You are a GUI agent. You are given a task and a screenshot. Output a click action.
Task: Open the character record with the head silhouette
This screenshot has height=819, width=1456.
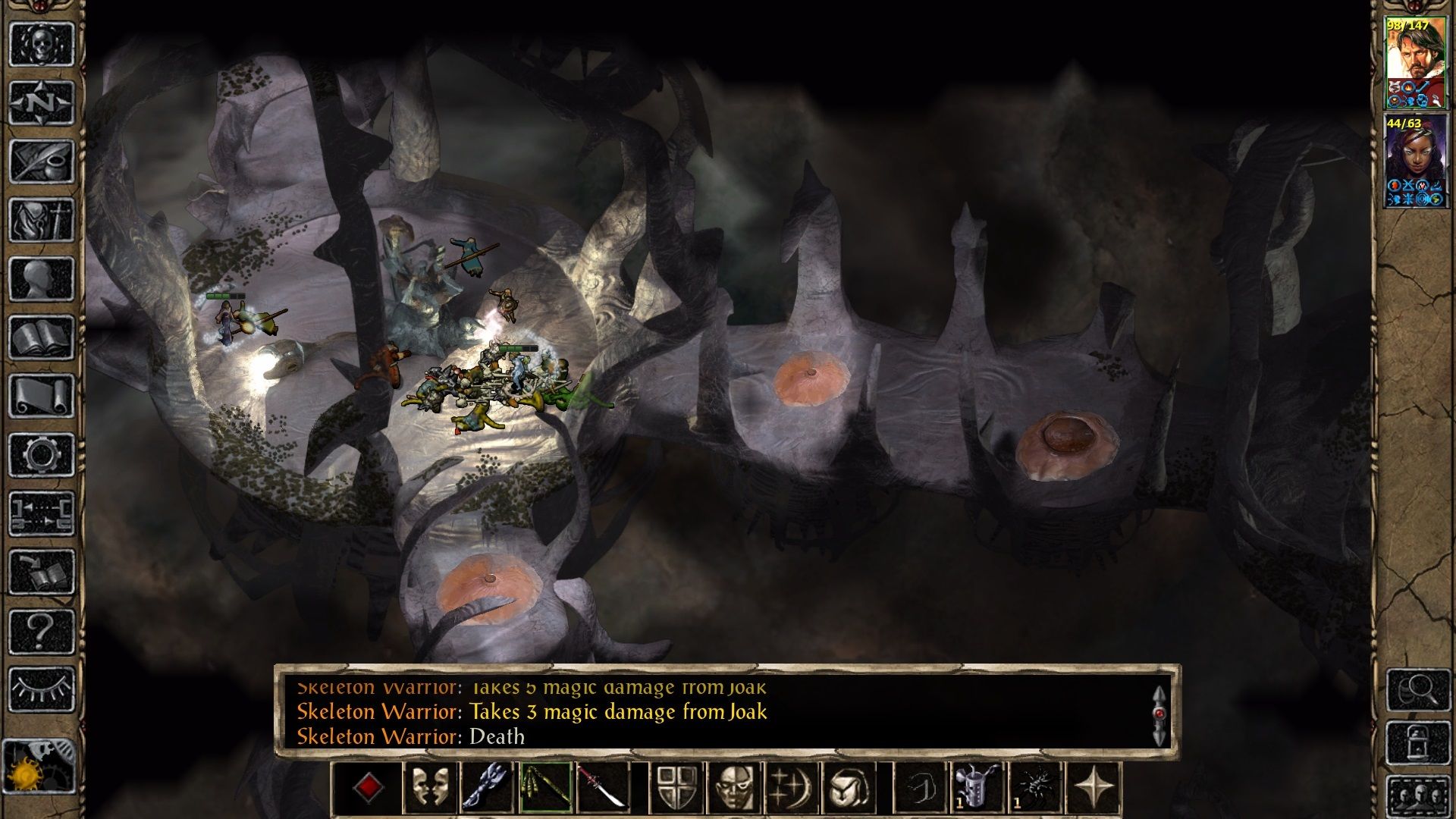point(42,278)
